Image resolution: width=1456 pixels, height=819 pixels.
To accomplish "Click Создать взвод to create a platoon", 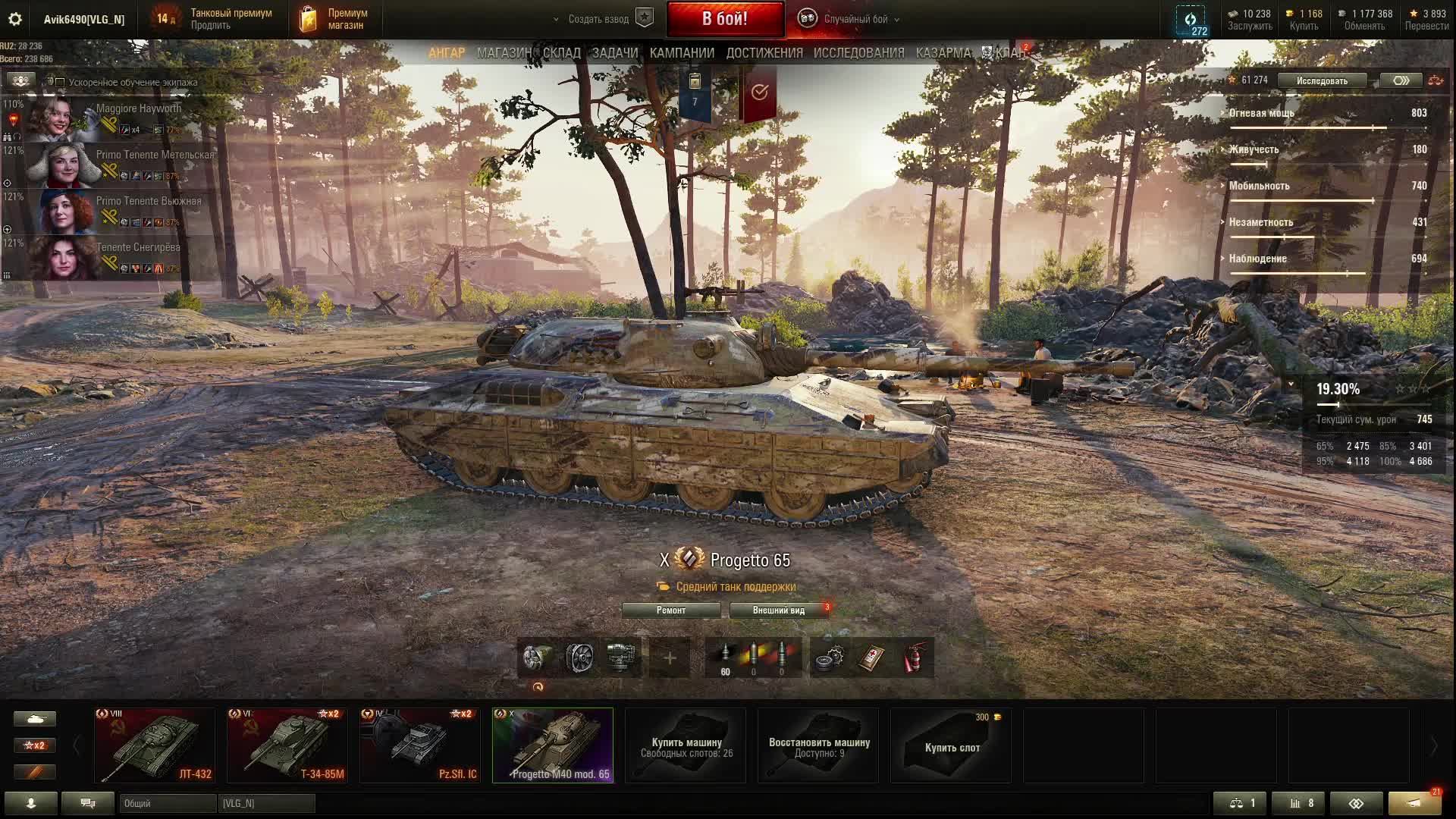I will click(599, 19).
